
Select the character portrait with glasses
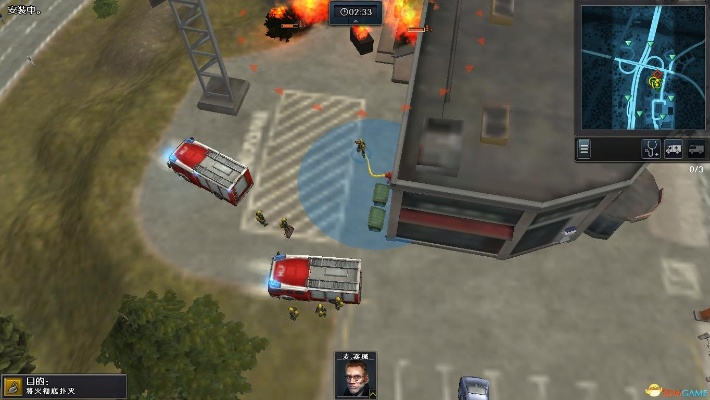tap(355, 377)
